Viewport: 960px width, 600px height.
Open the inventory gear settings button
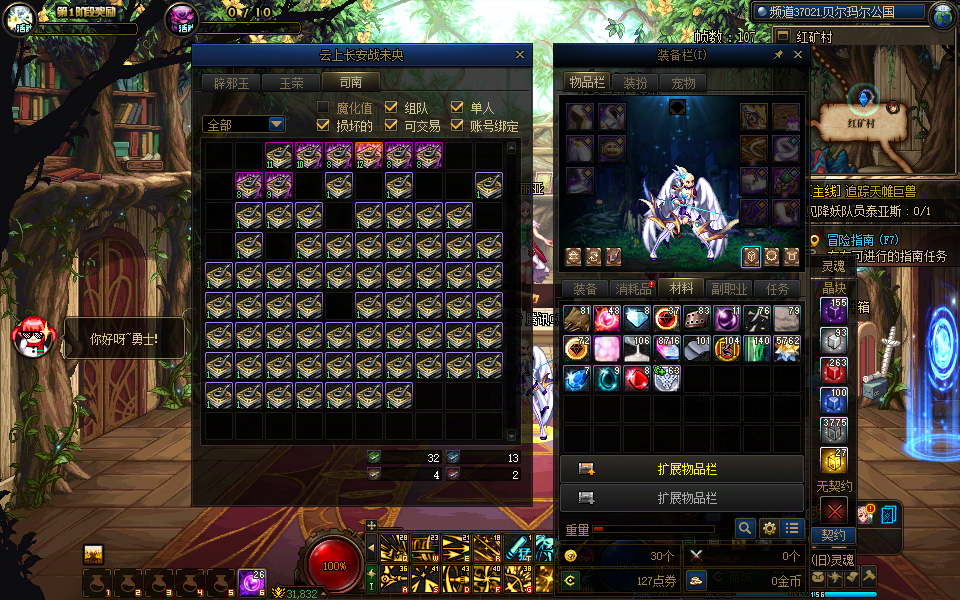(769, 528)
